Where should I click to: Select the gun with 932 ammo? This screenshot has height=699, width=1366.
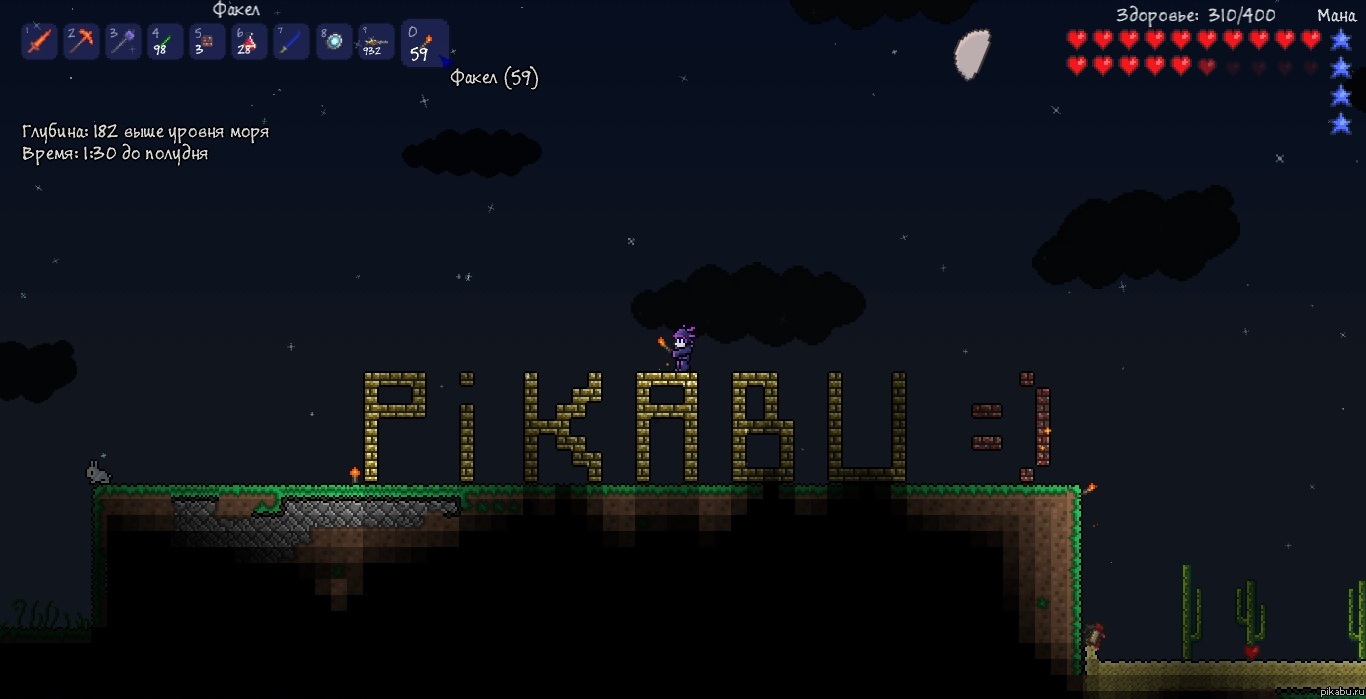click(376, 42)
